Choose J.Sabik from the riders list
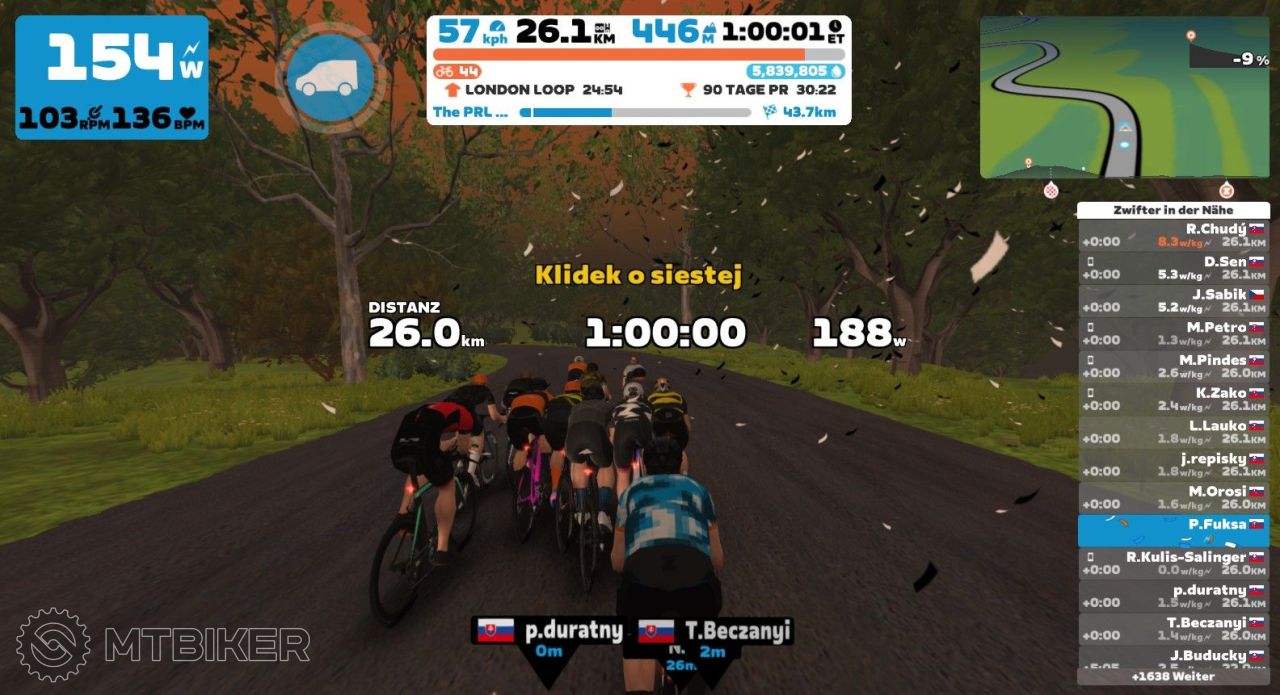This screenshot has width=1280, height=695. coord(1173,301)
